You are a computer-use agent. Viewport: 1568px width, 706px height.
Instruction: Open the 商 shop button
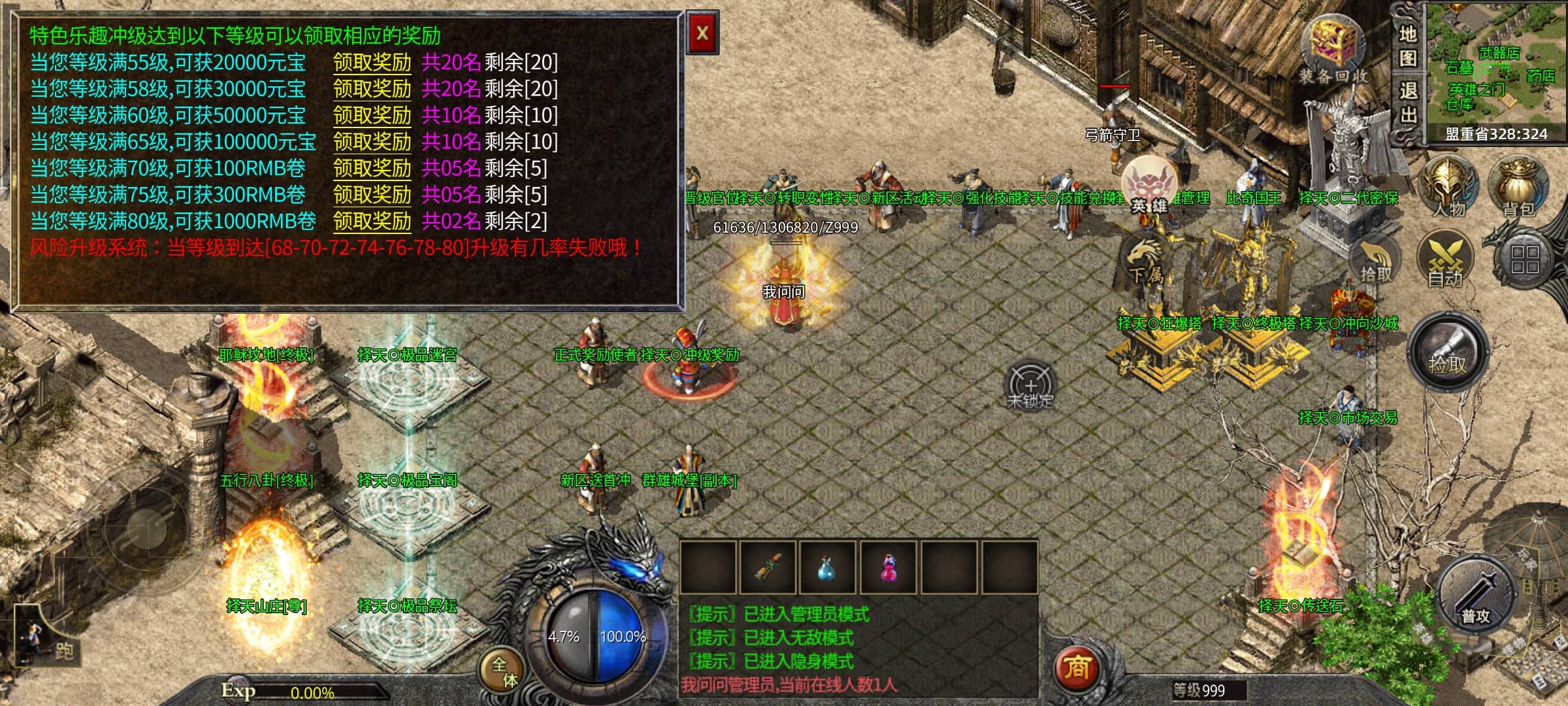coord(1076,667)
